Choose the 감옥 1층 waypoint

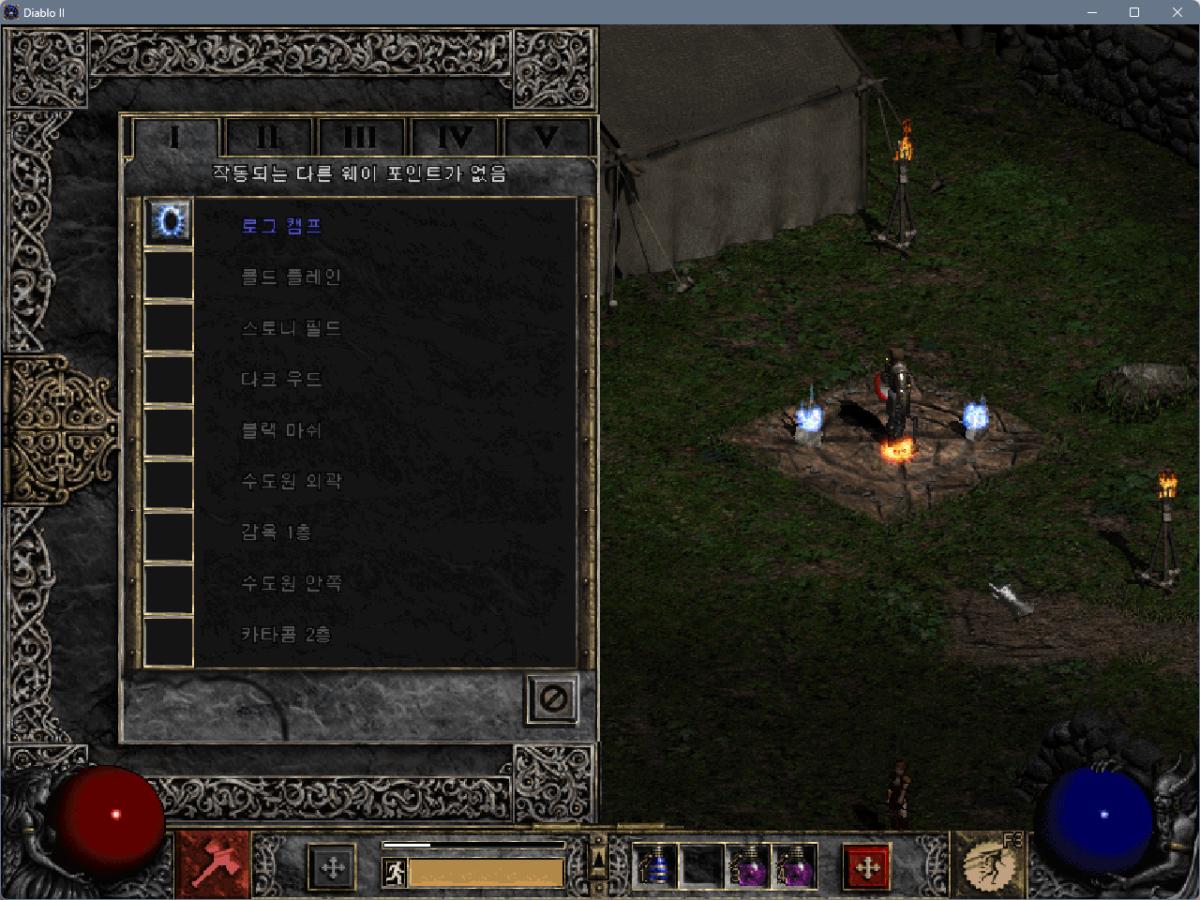pyautogui.click(x=276, y=533)
